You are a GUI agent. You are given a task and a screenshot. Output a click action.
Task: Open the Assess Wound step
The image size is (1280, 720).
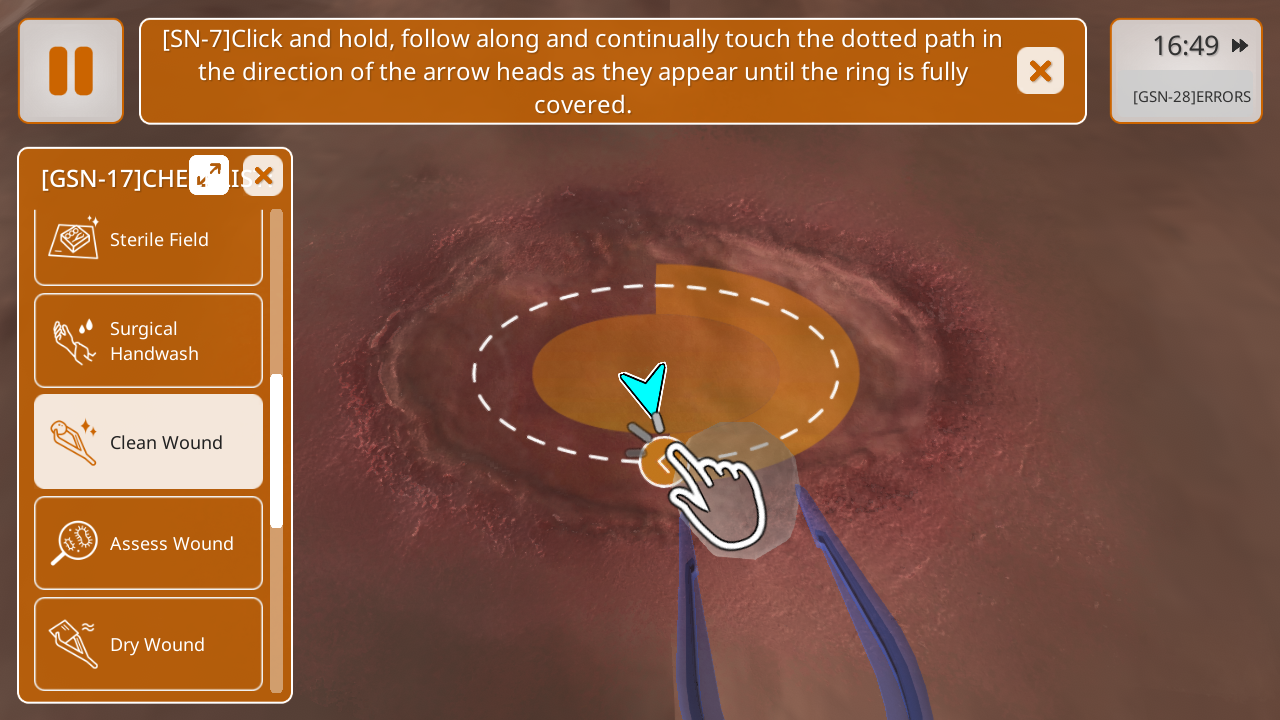(148, 543)
